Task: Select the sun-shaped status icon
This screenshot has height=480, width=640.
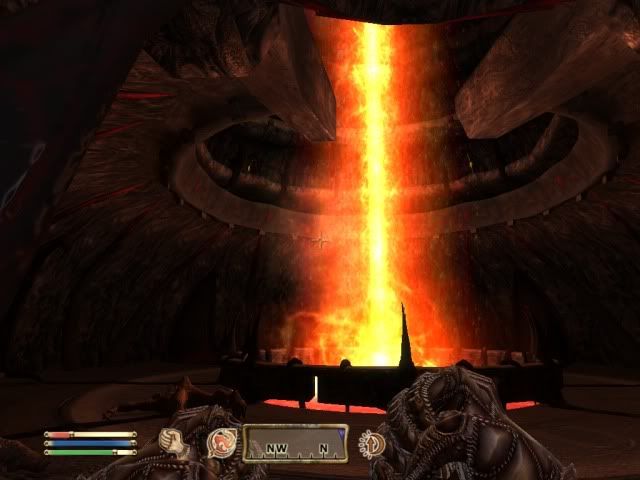Action: 371,441
